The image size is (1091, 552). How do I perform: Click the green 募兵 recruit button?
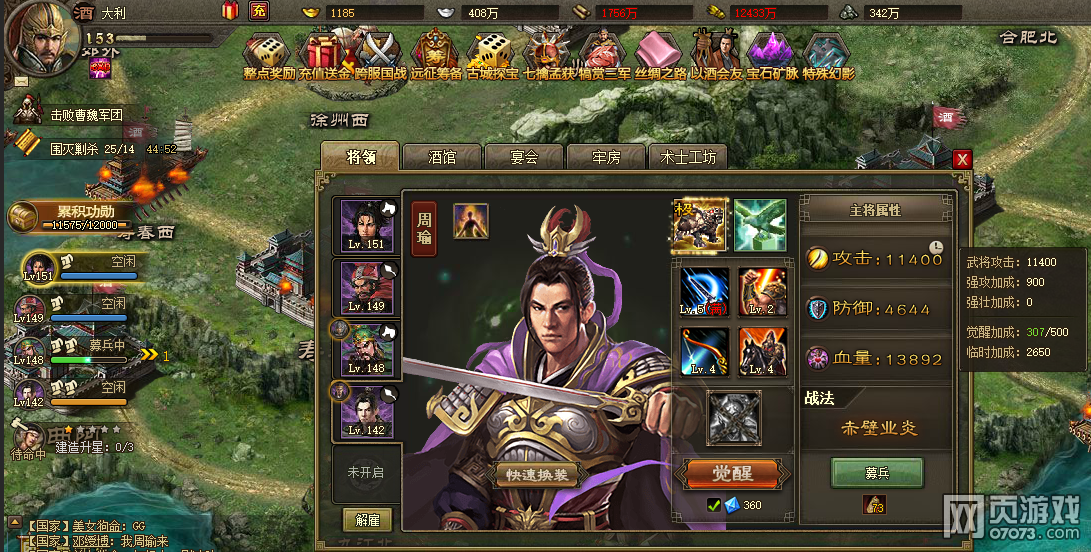(x=876, y=472)
